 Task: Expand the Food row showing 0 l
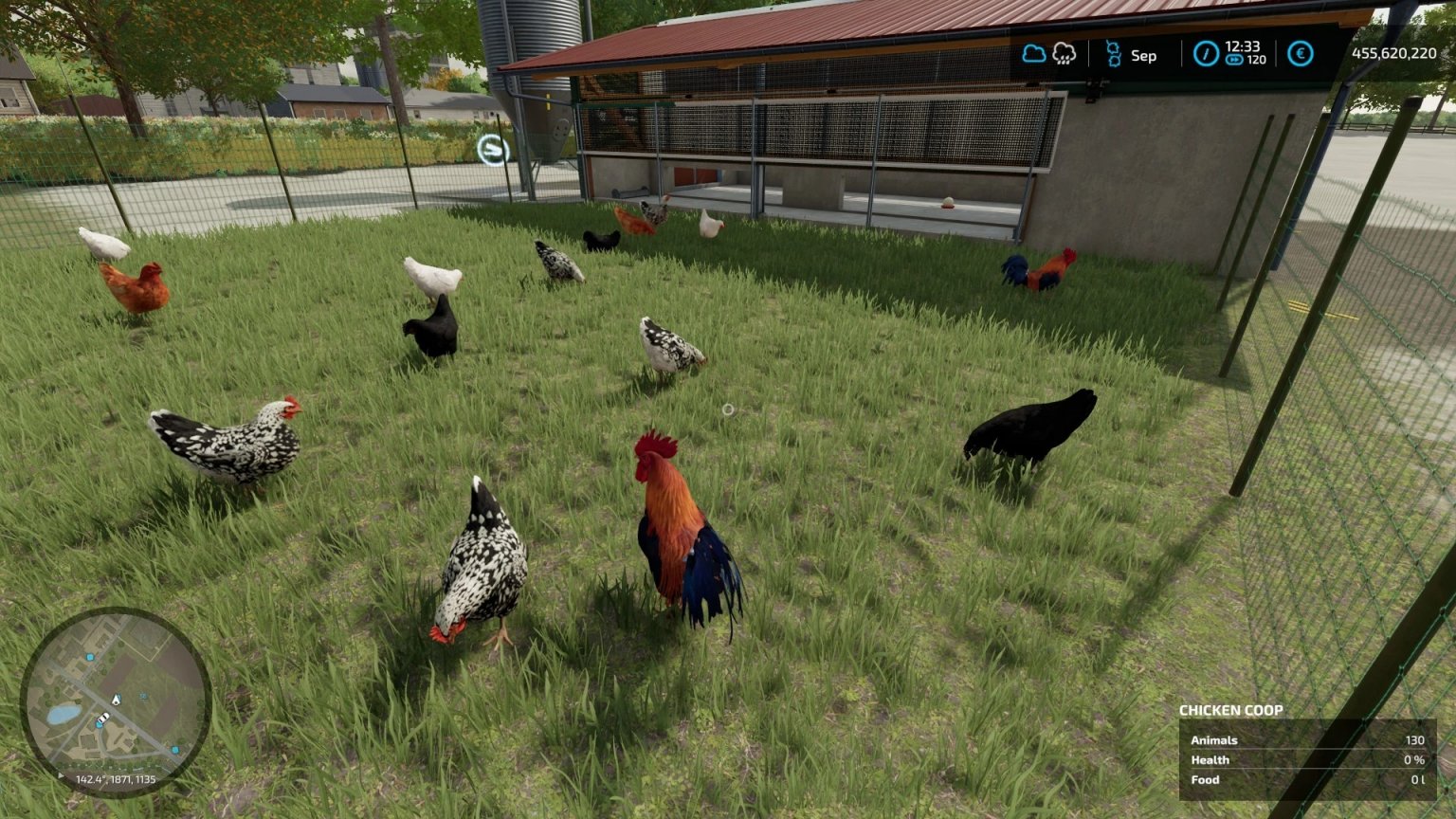click(x=1204, y=779)
